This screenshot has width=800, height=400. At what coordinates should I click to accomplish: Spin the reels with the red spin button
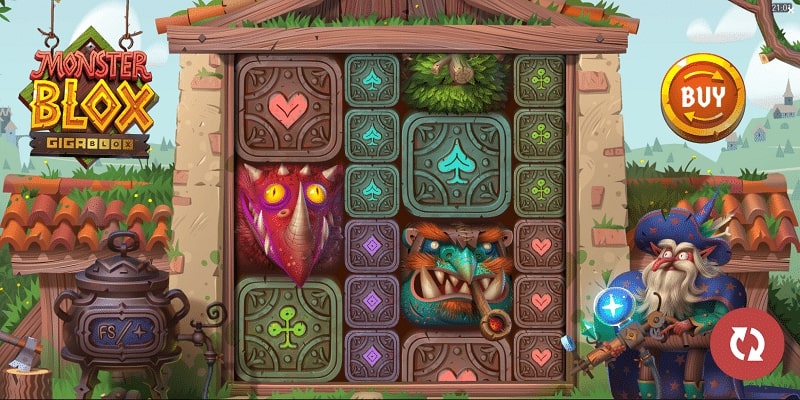(744, 344)
